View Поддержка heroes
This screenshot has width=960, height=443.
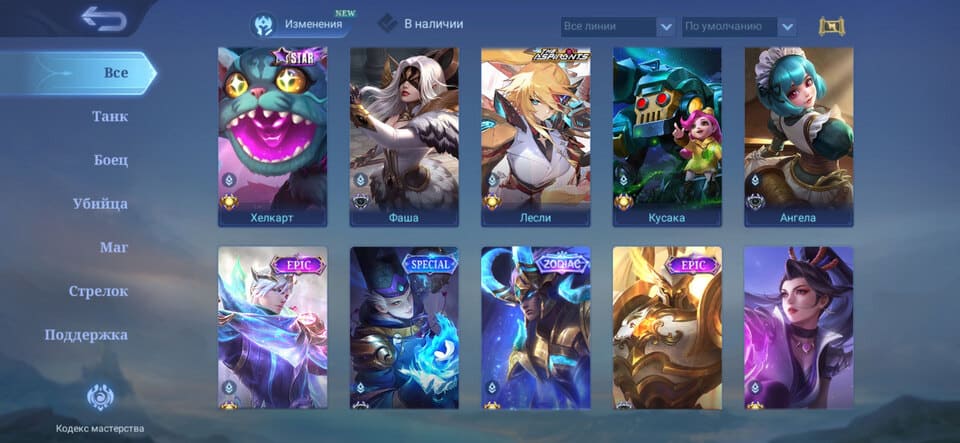click(86, 335)
